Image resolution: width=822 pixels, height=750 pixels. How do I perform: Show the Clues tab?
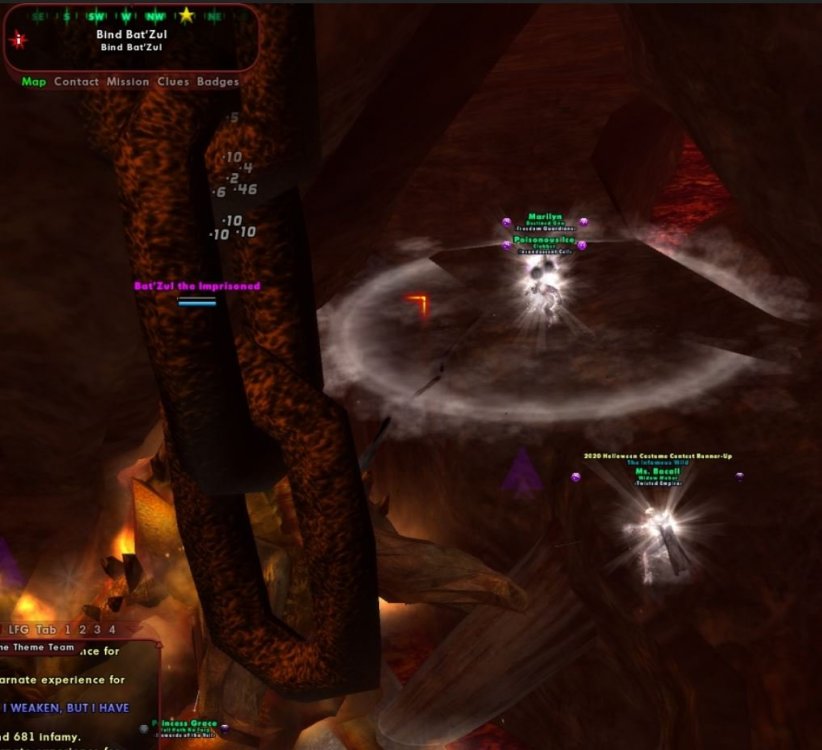tap(173, 82)
